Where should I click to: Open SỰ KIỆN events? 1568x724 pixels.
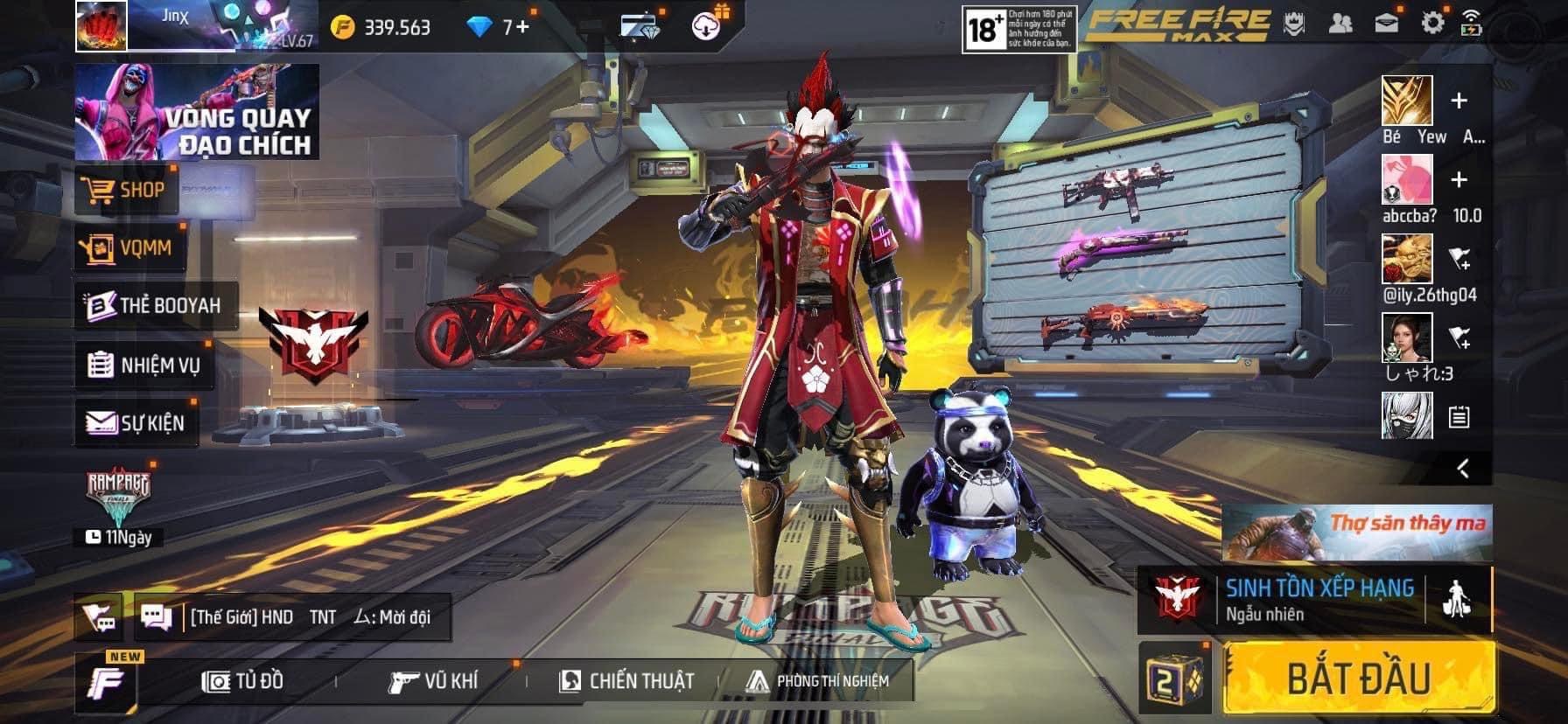click(136, 423)
